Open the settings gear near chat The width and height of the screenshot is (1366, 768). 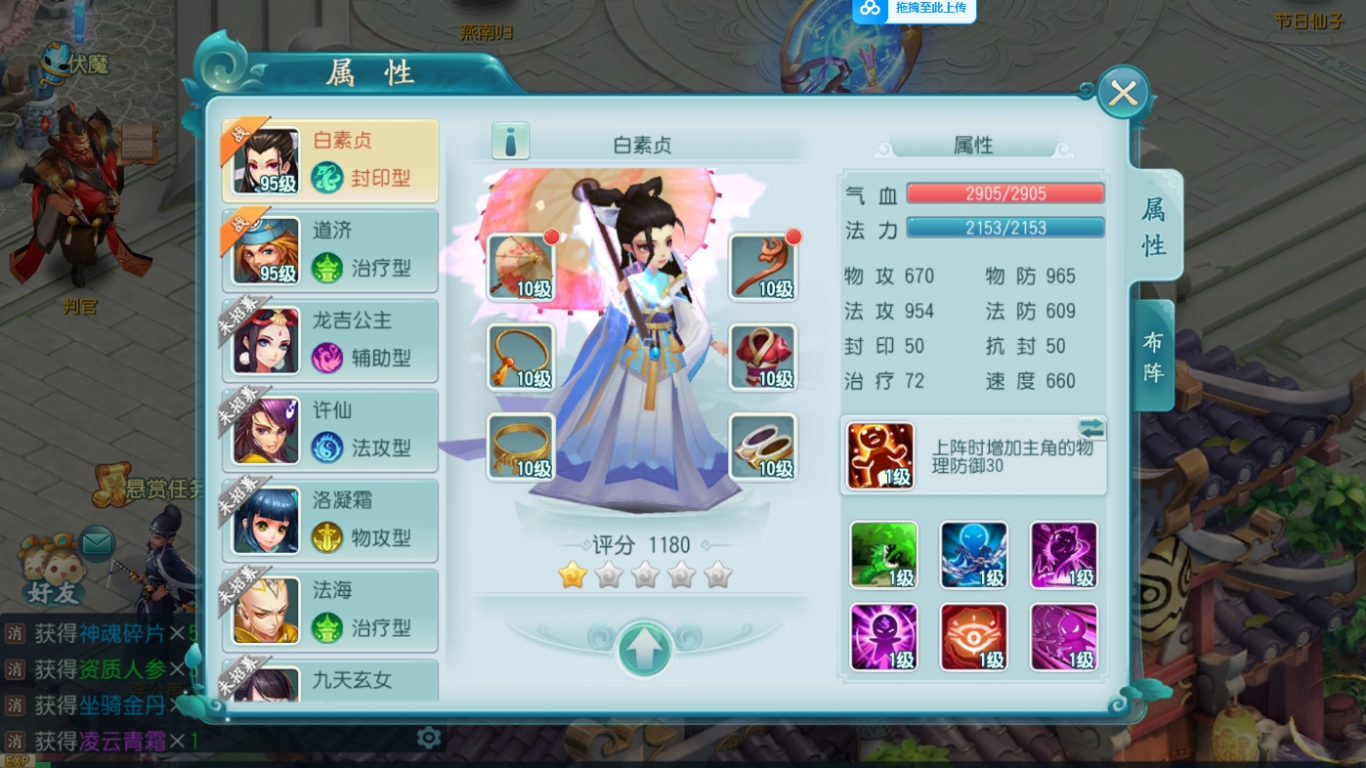pos(429,736)
